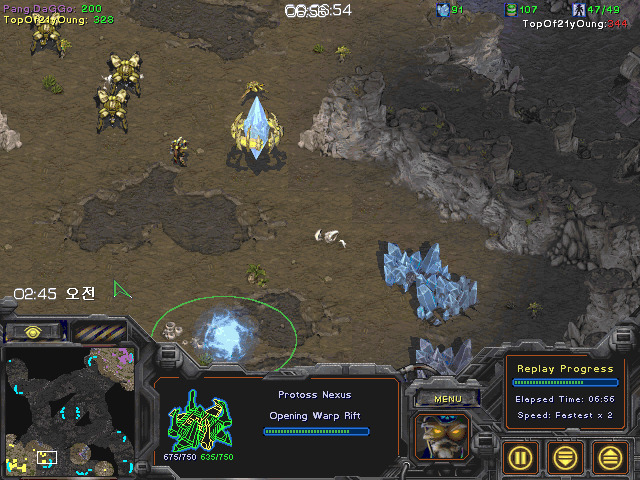Click the Replay Progress bar
640x480 pixels.
[x=564, y=382]
